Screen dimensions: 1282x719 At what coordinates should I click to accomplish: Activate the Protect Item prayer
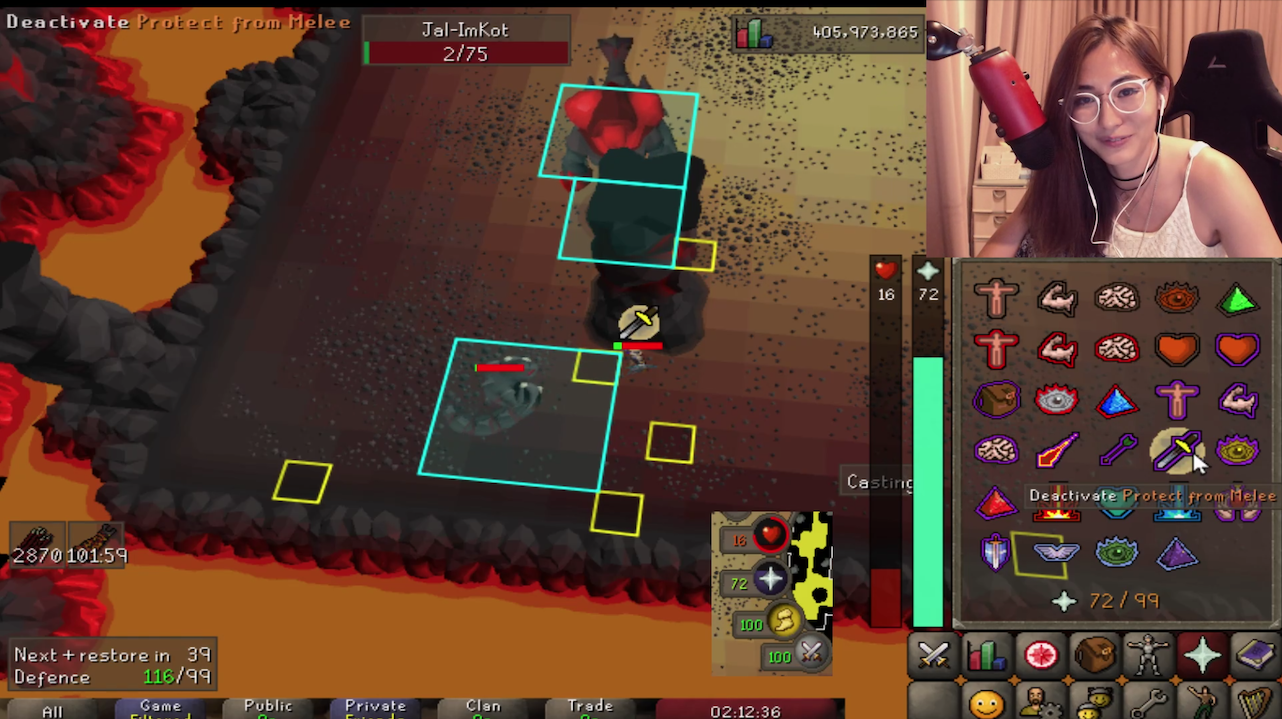click(x=996, y=401)
